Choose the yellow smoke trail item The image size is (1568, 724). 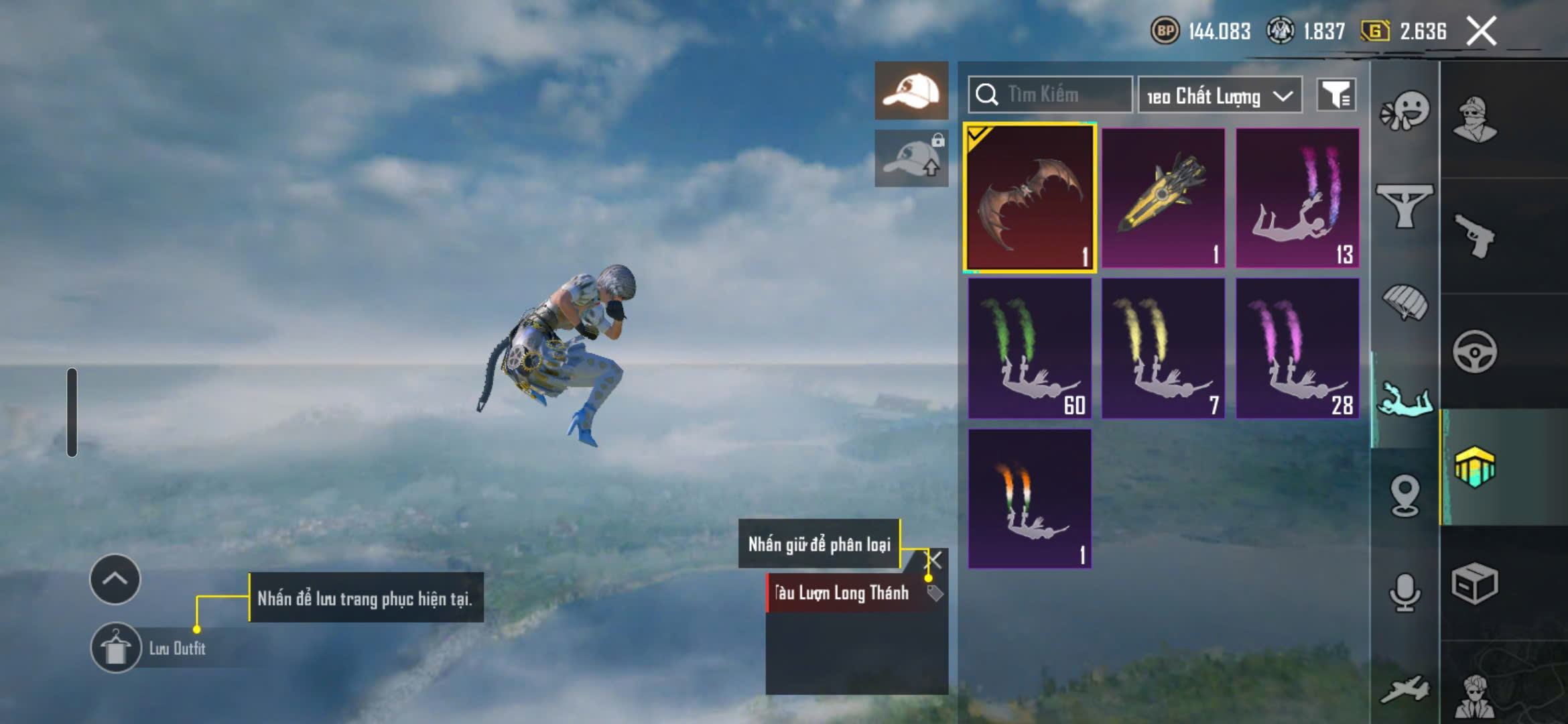(1163, 349)
